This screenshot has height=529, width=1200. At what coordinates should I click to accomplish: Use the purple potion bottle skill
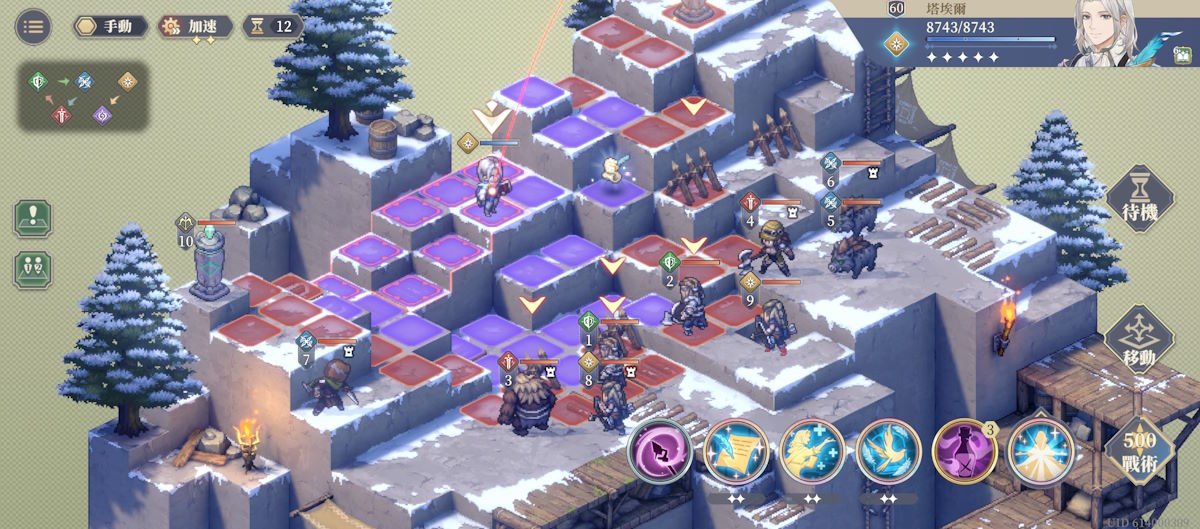coord(964,451)
